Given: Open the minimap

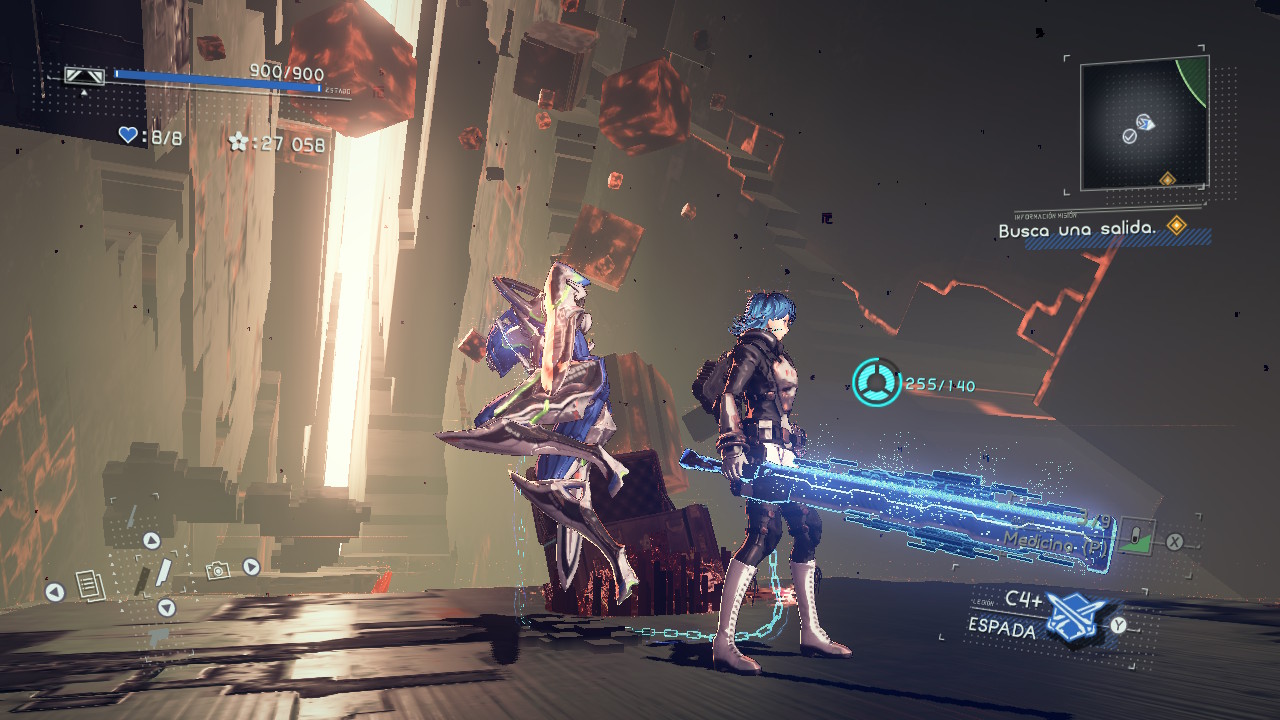Looking at the screenshot, I should click(1144, 122).
